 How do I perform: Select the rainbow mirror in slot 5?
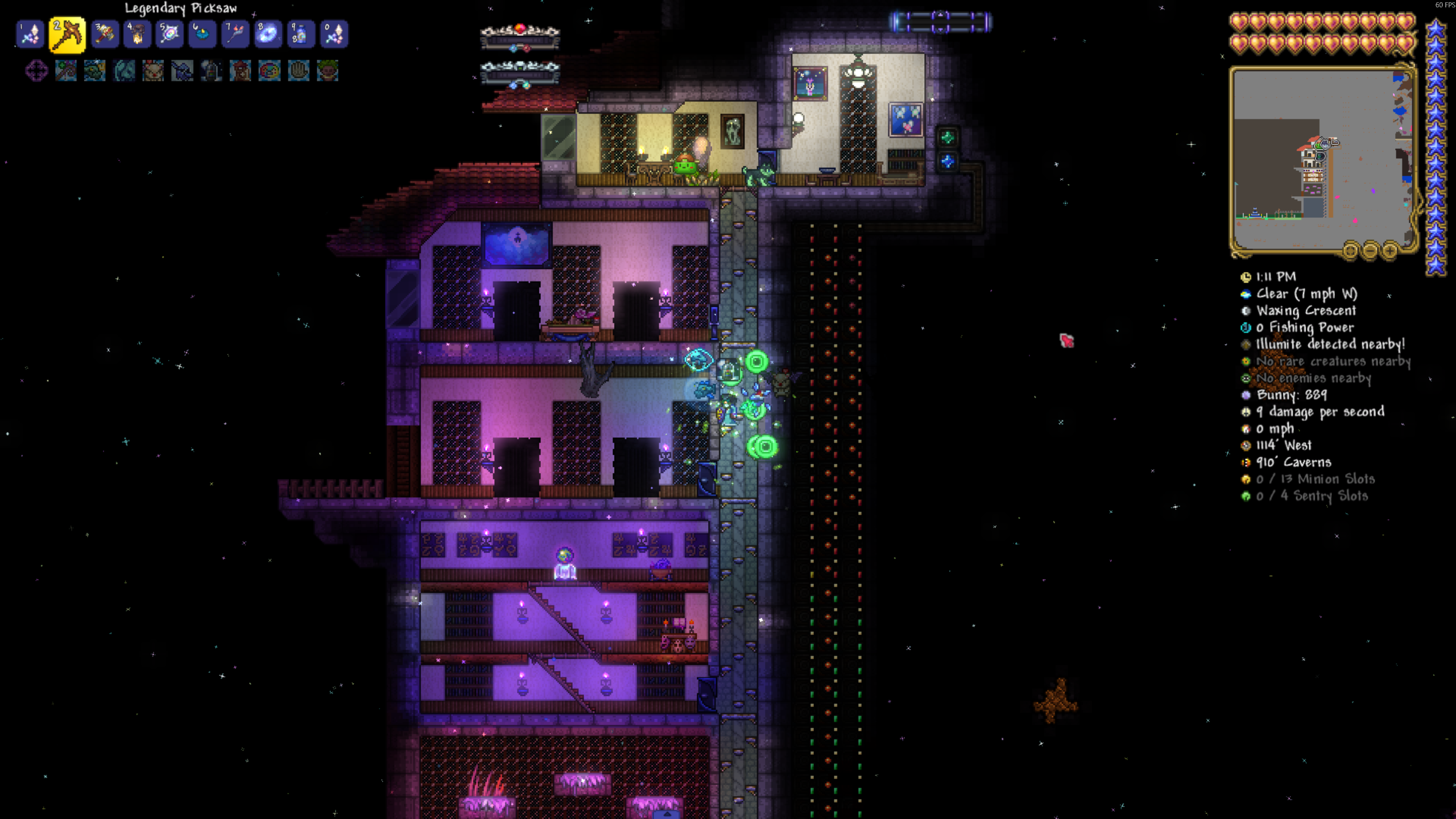click(169, 34)
